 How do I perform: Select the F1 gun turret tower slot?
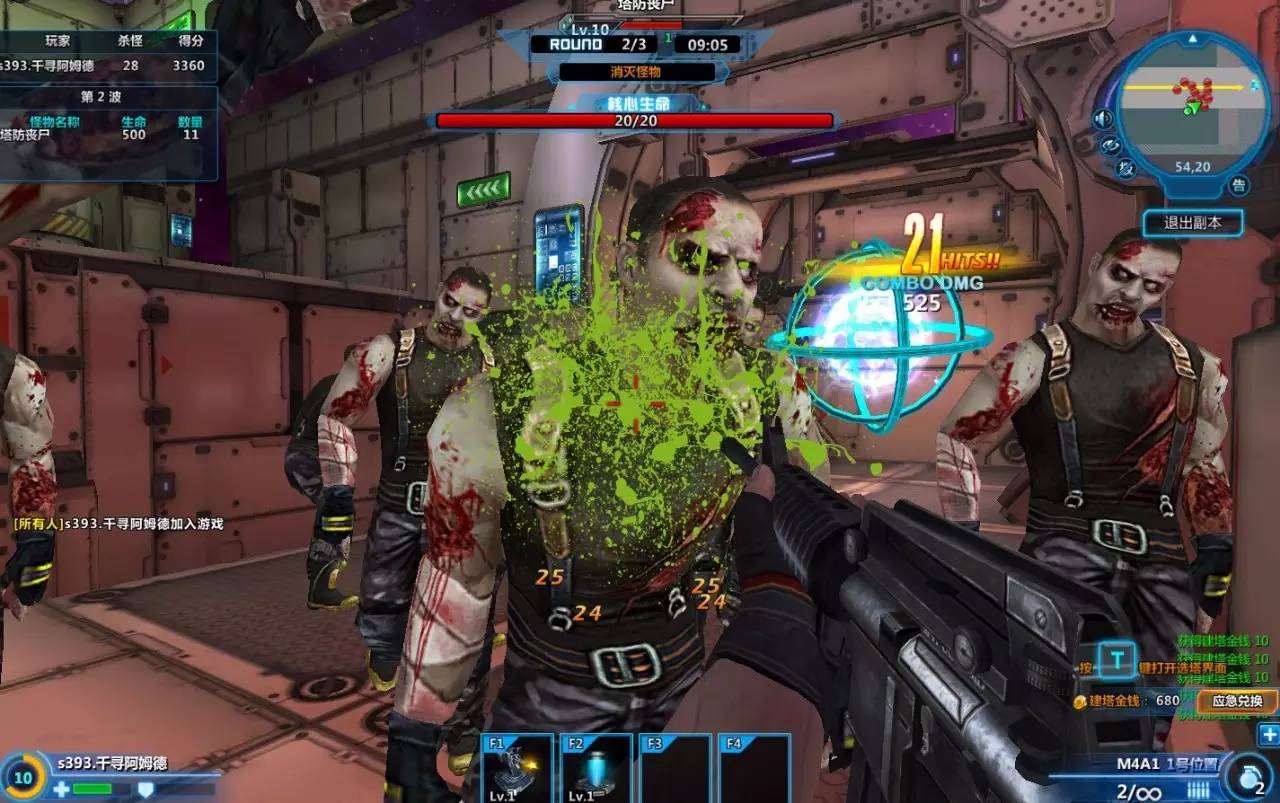coord(517,770)
